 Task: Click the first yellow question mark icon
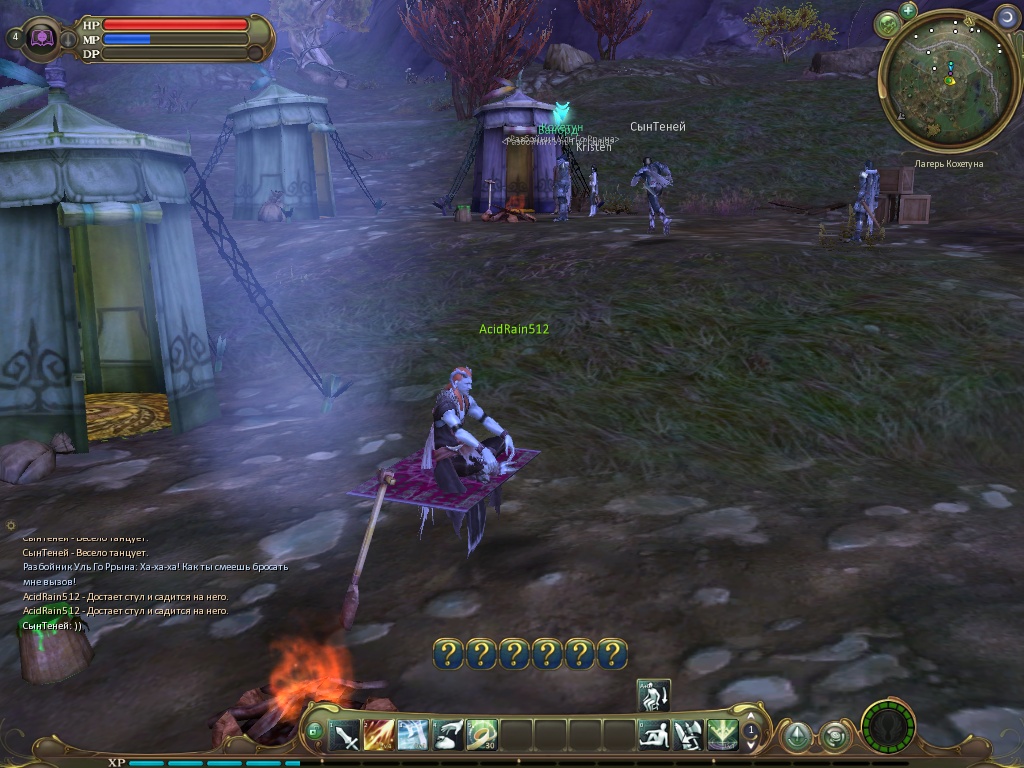(x=449, y=654)
